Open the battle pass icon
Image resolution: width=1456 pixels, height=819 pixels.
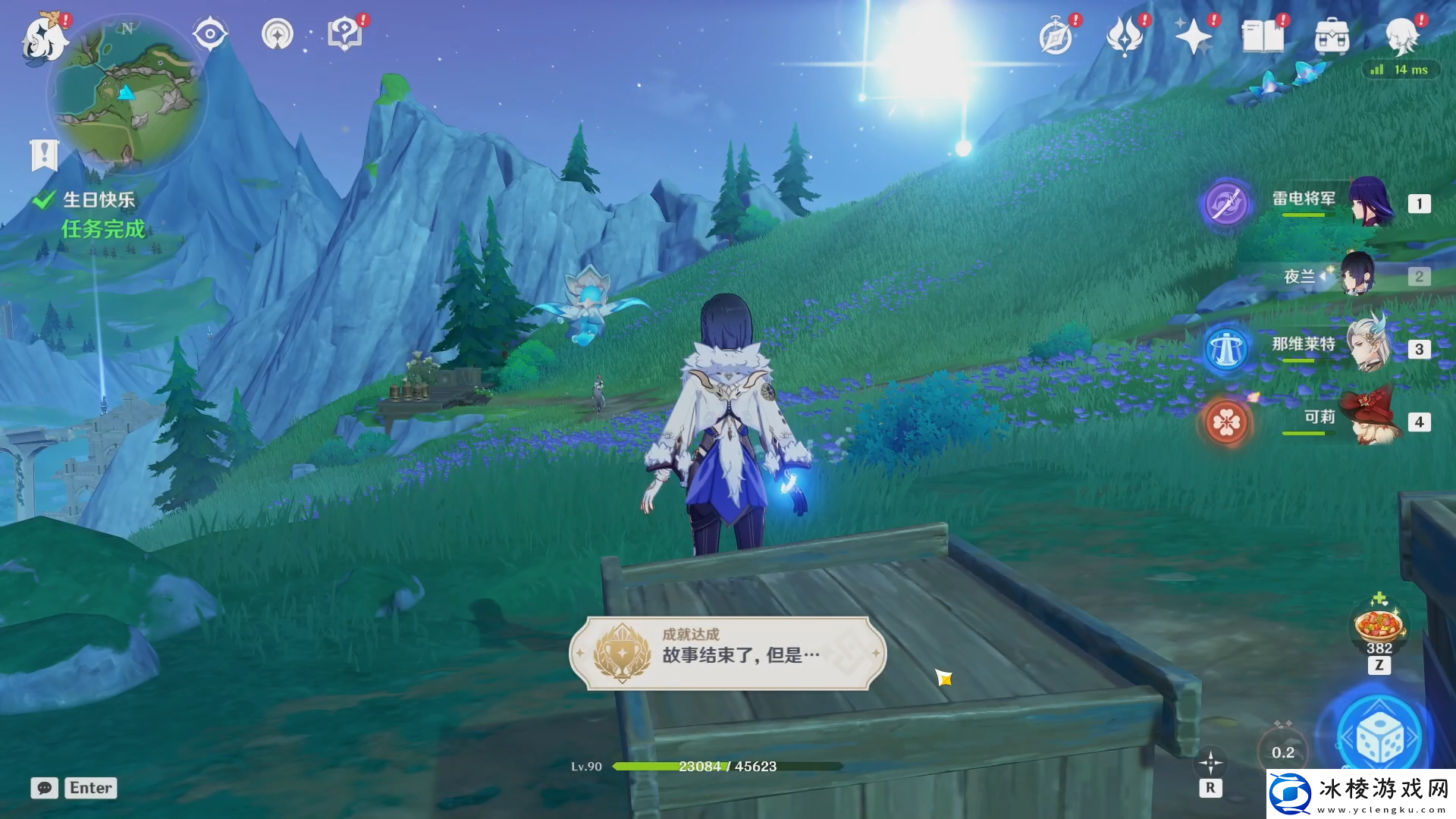[1125, 36]
